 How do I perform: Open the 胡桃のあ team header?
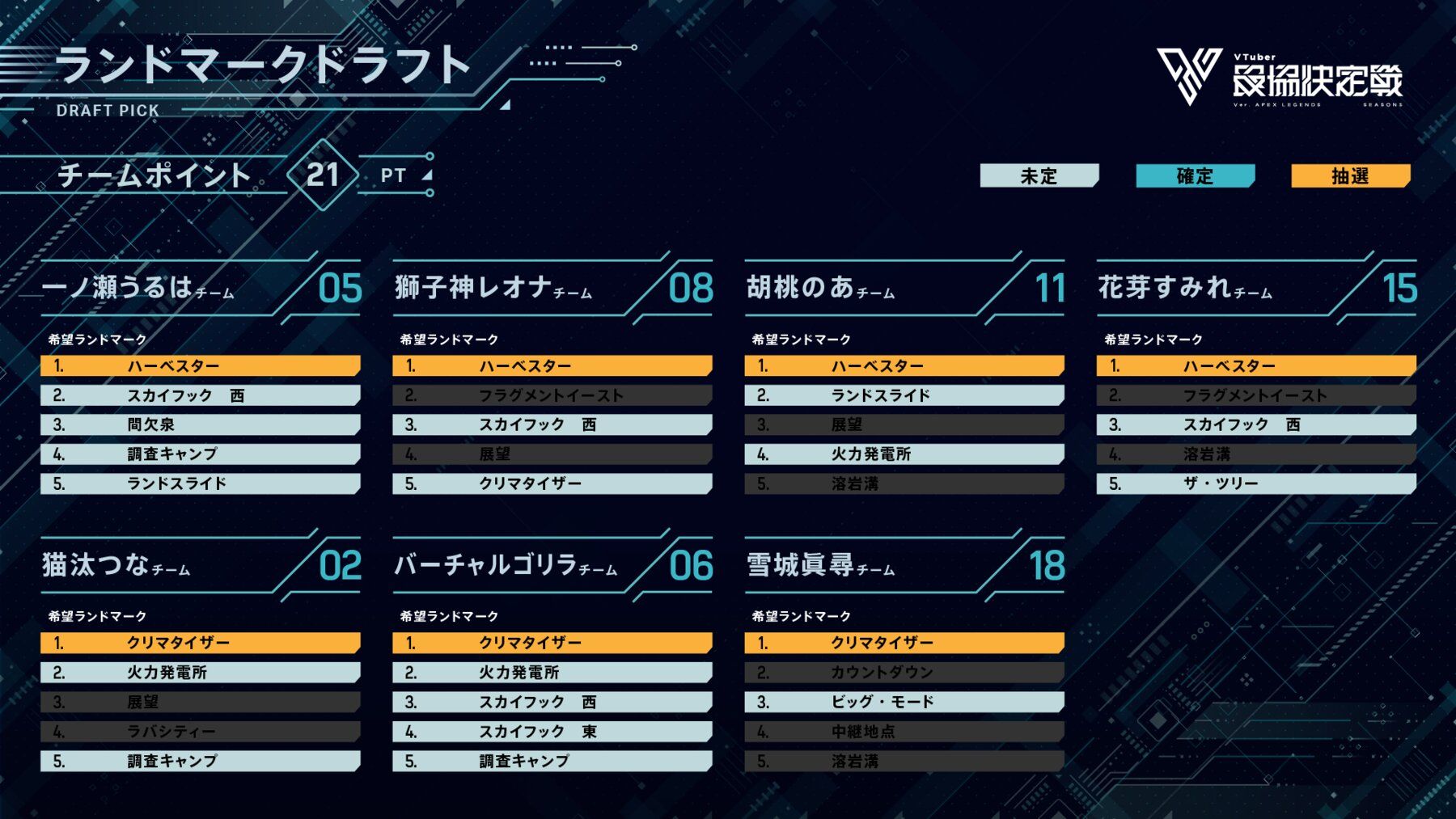821,289
